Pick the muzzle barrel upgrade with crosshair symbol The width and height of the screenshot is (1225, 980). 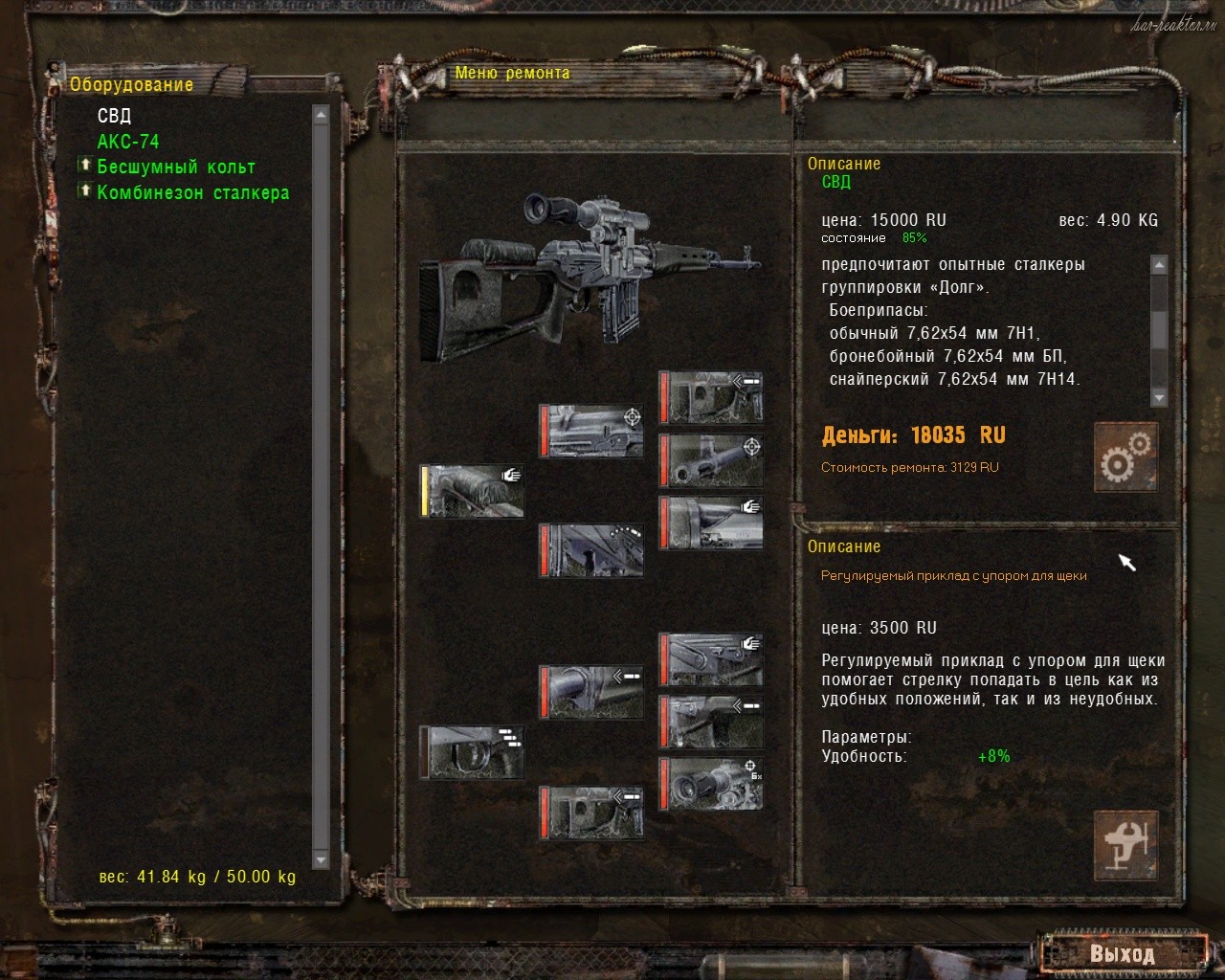(x=712, y=459)
